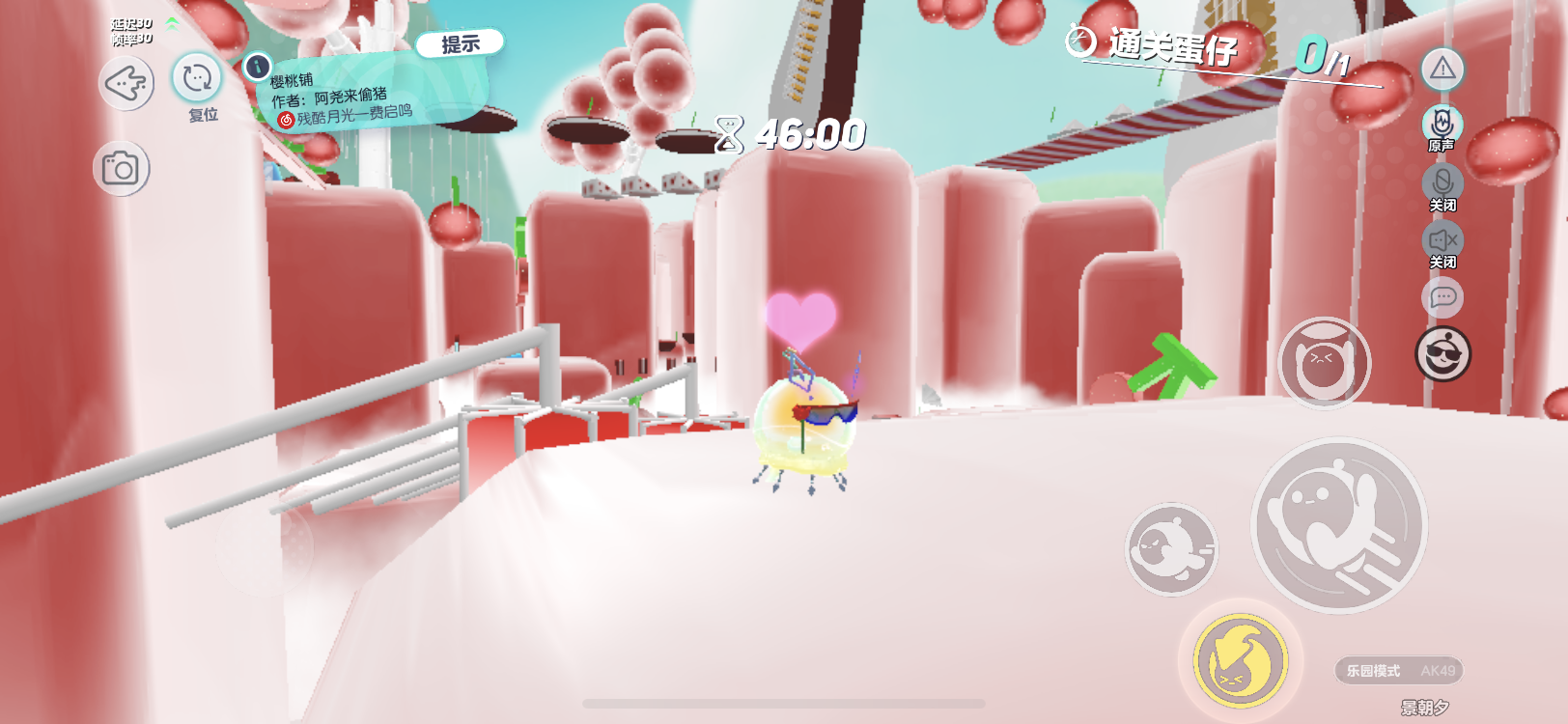Activate the grab action button
This screenshot has height=724, width=1568.
click(x=1324, y=363)
